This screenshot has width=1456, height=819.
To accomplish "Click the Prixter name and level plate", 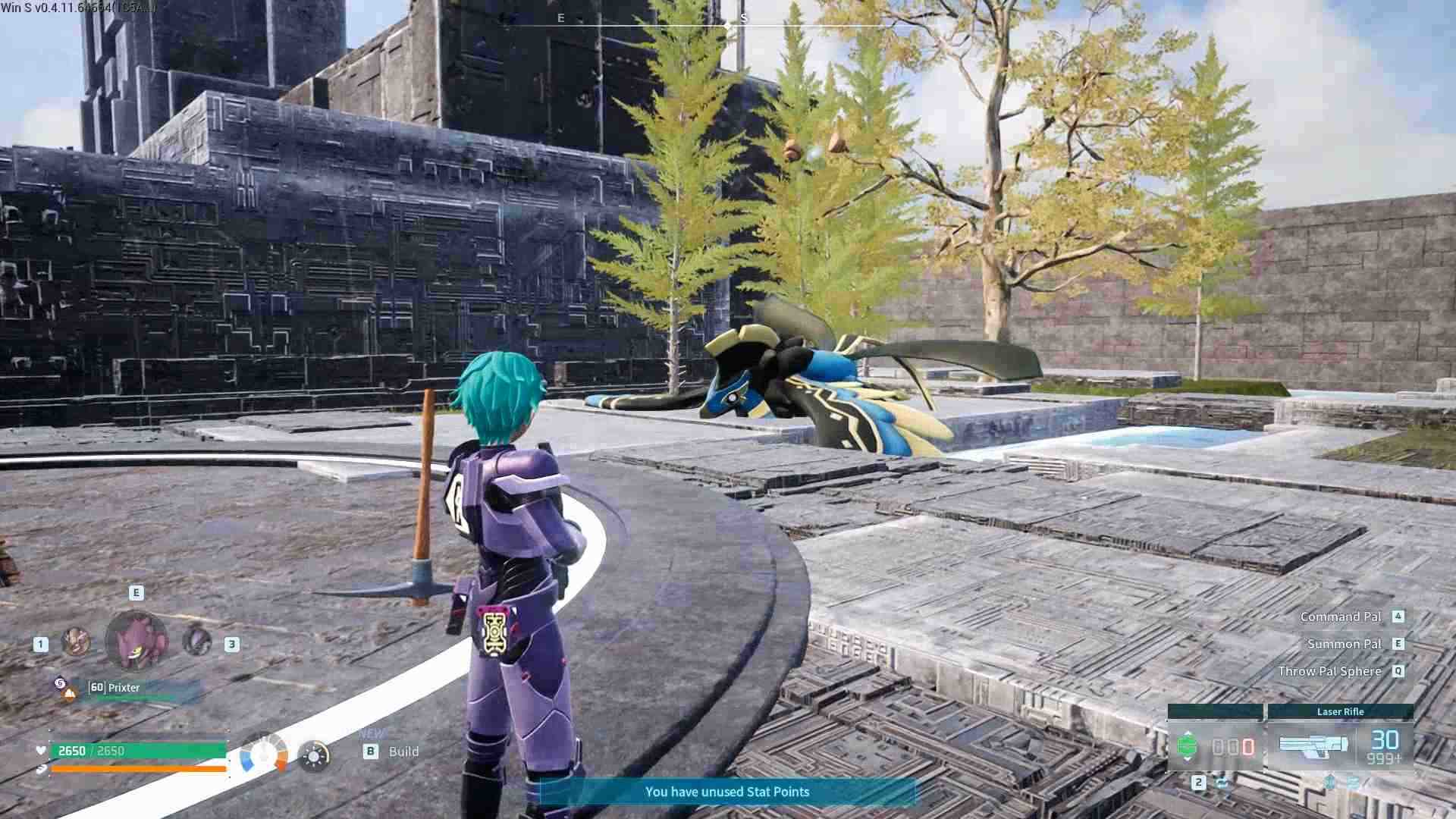I will pyautogui.click(x=125, y=688).
